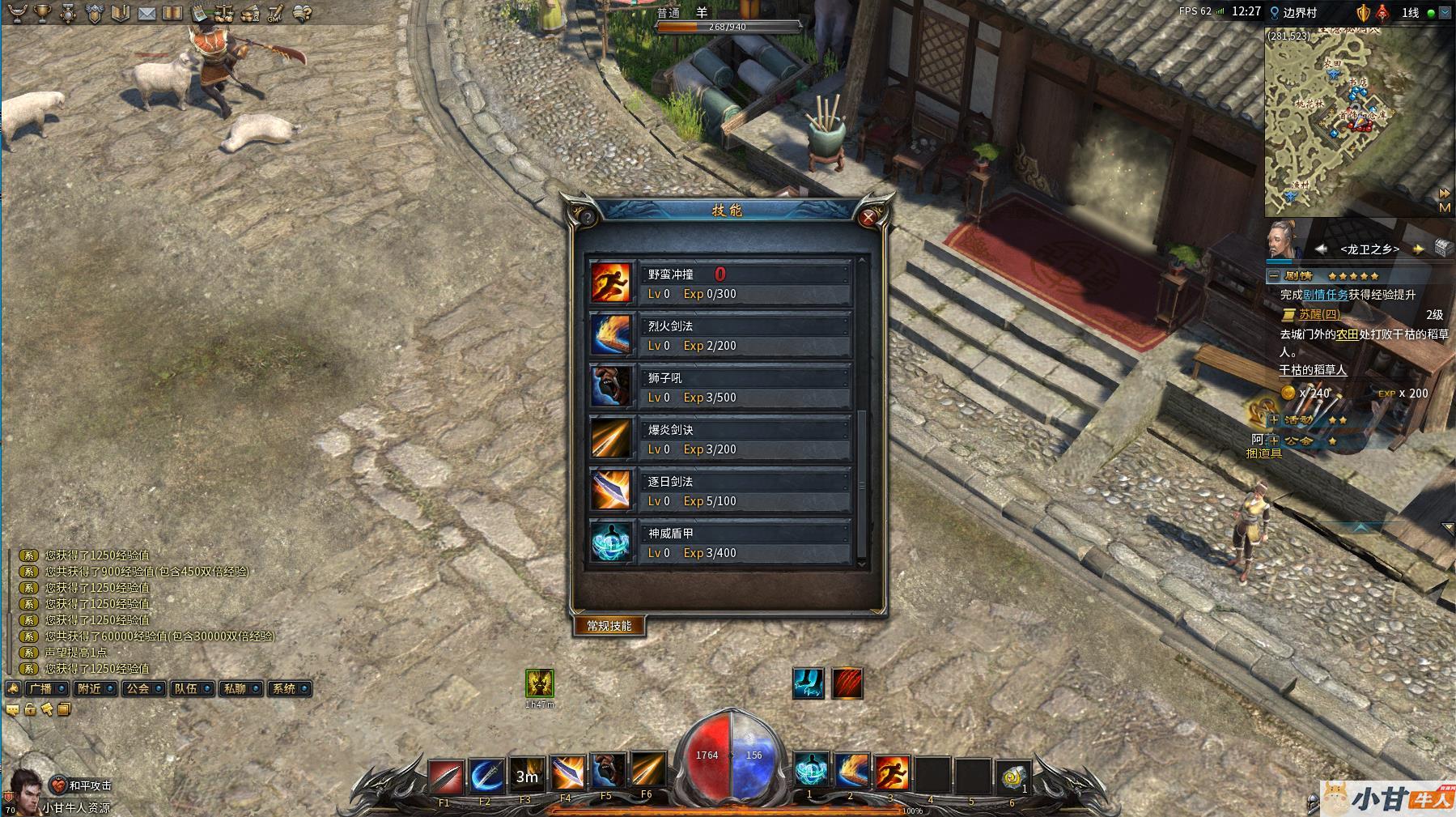Select the 野蛮冲撞 skill row
The width and height of the screenshot is (1456, 817).
tap(745, 283)
